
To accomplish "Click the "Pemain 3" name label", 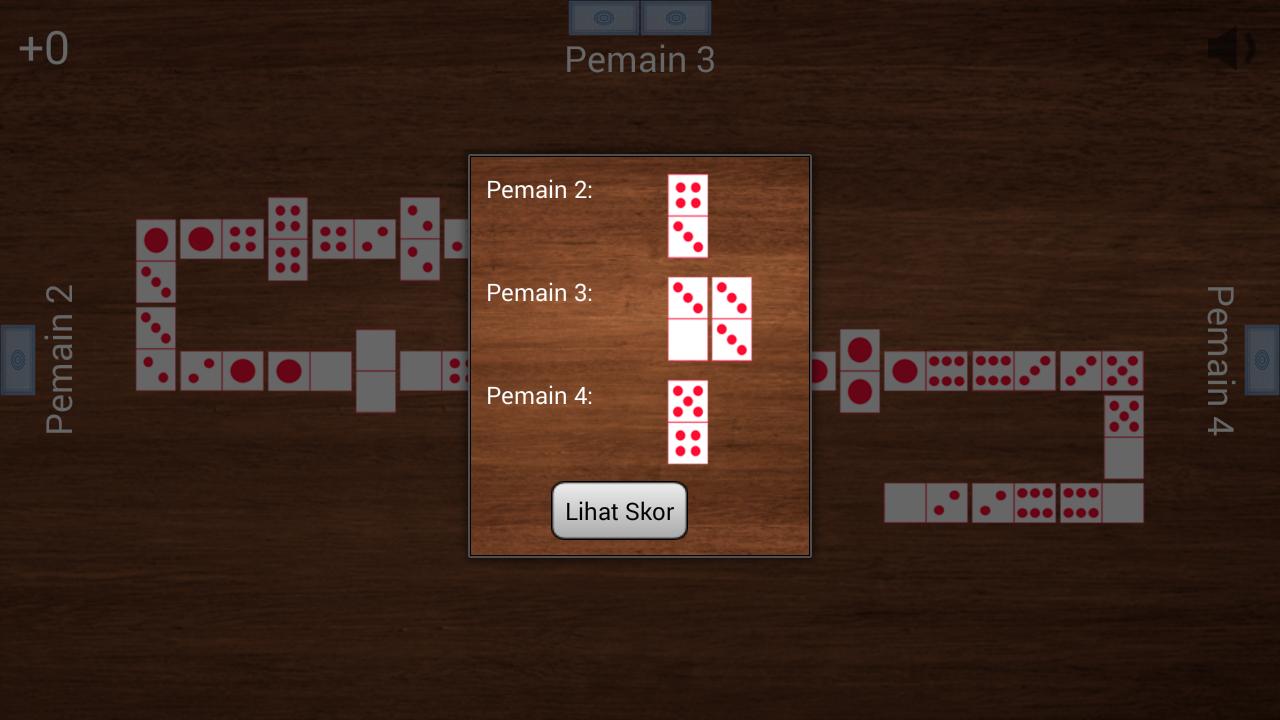I will (639, 60).
